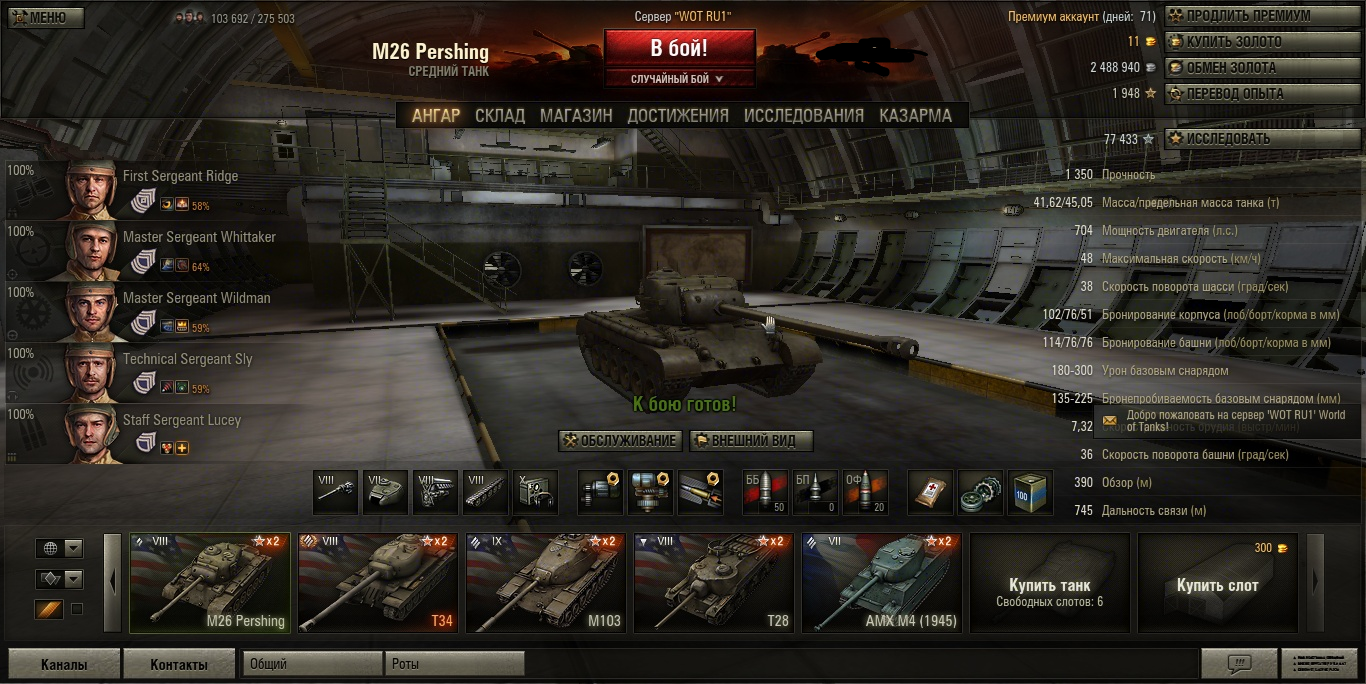Viewport: 1366px width, 684px height.
Task: Click Продлить премиум button
Action: tap(1250, 16)
